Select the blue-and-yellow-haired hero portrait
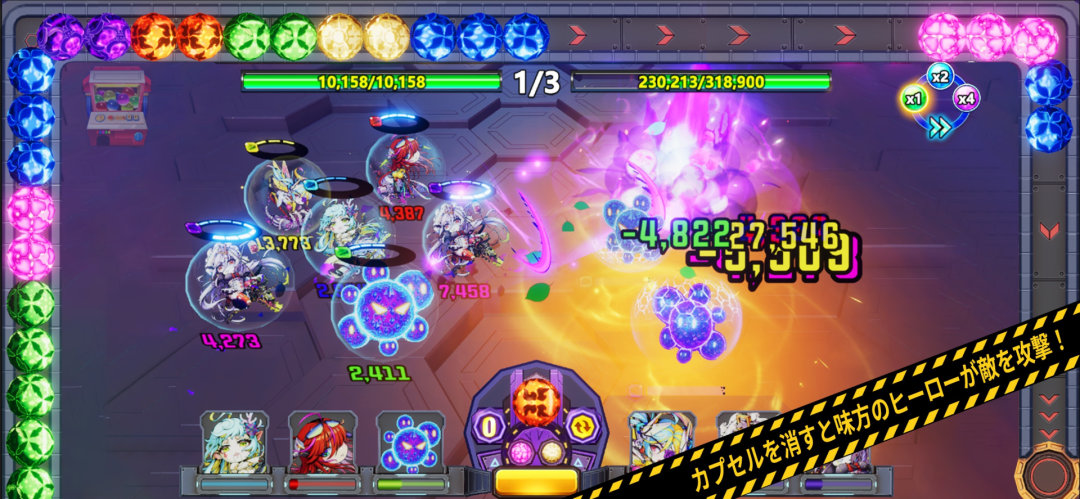 [x=656, y=442]
